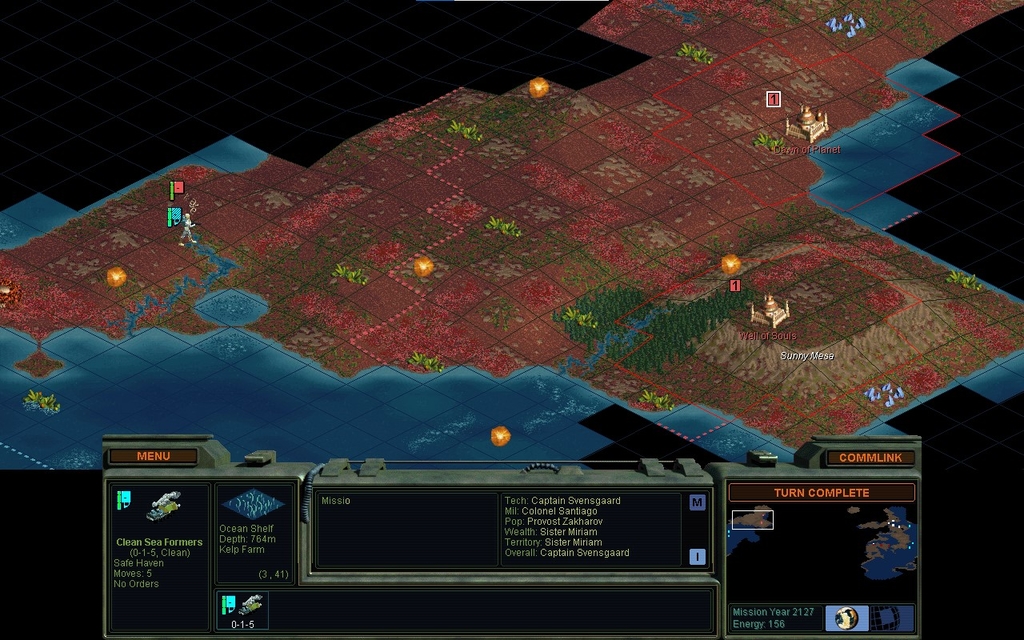Image resolution: width=1024 pixels, height=640 pixels.
Task: Open the MENU button
Action: [x=153, y=456]
